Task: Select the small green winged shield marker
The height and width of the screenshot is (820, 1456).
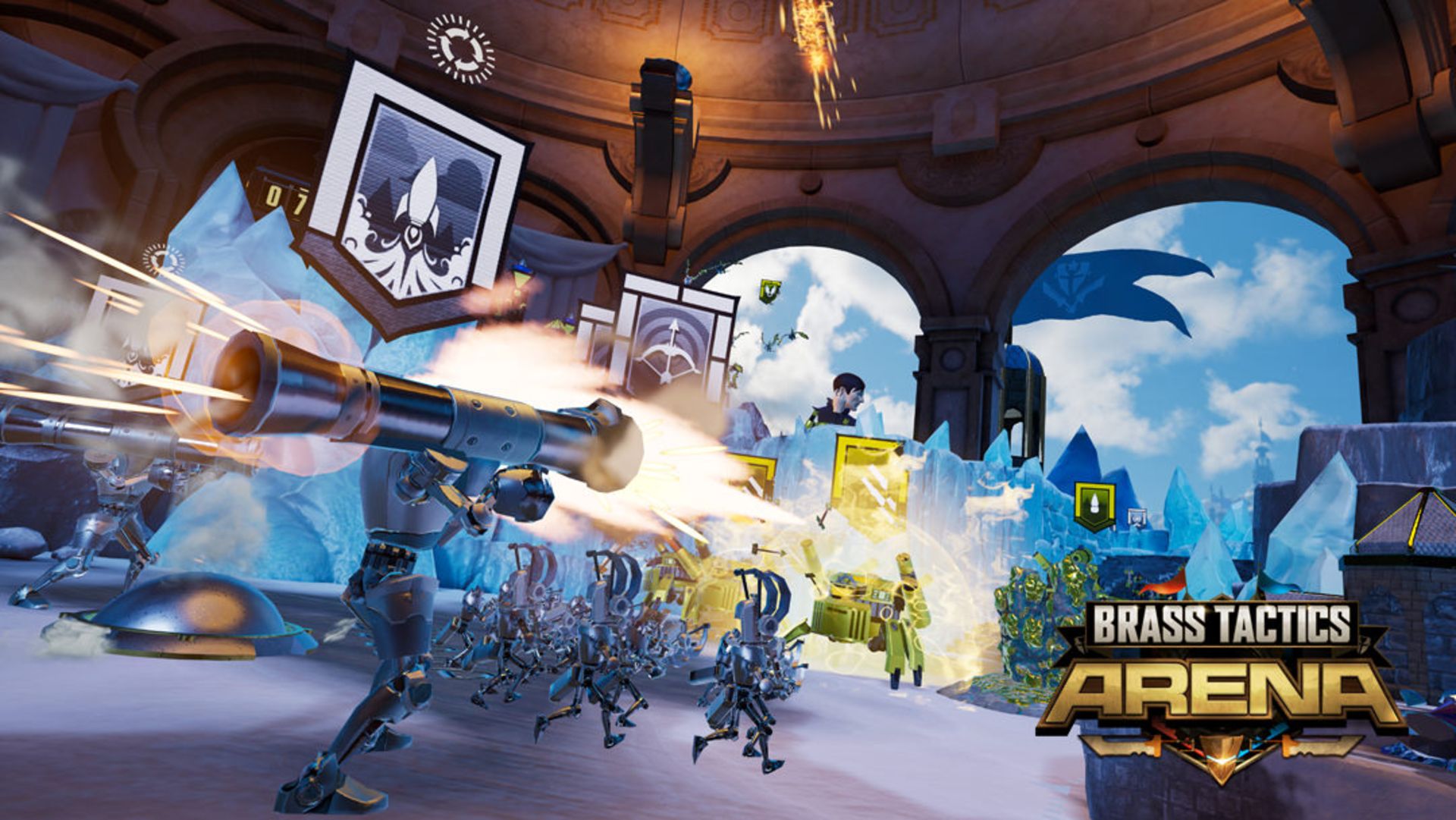Action: point(770,291)
